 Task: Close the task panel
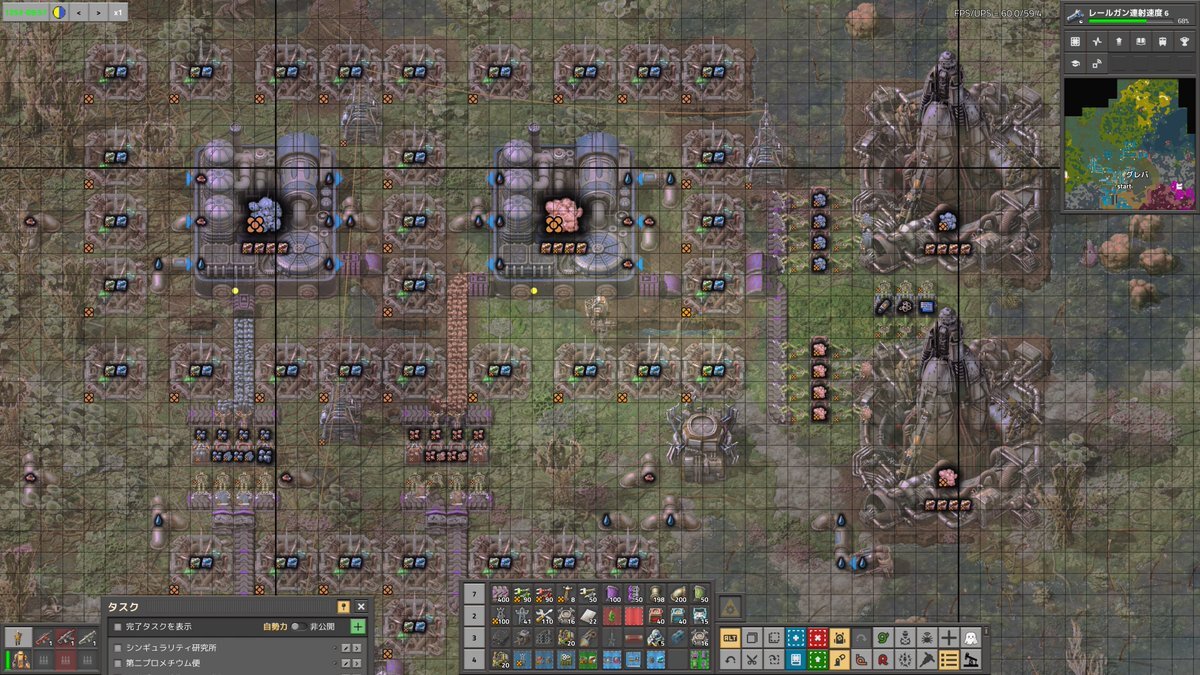[x=361, y=607]
